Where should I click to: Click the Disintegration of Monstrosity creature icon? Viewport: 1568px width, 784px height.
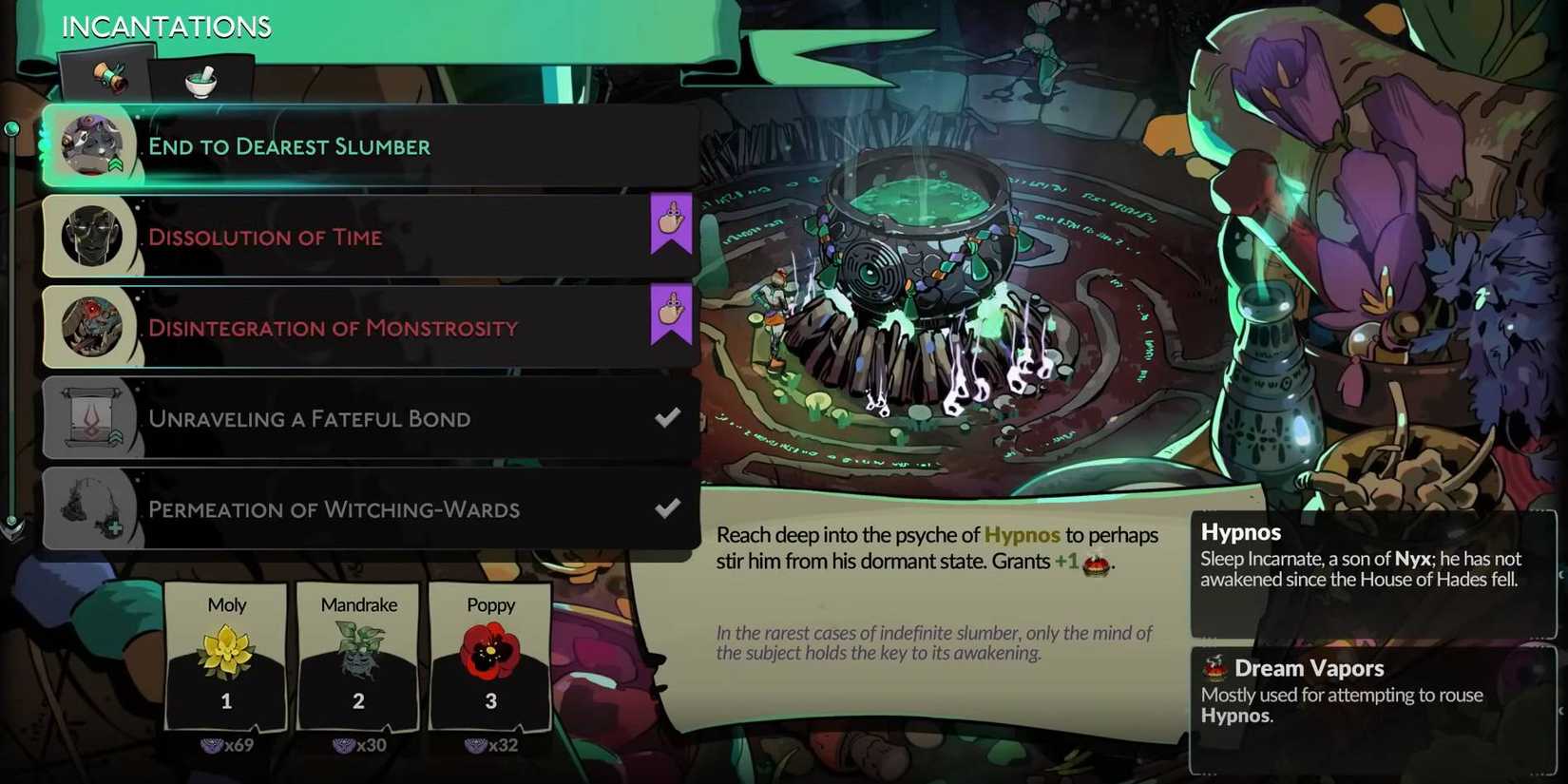(90, 326)
